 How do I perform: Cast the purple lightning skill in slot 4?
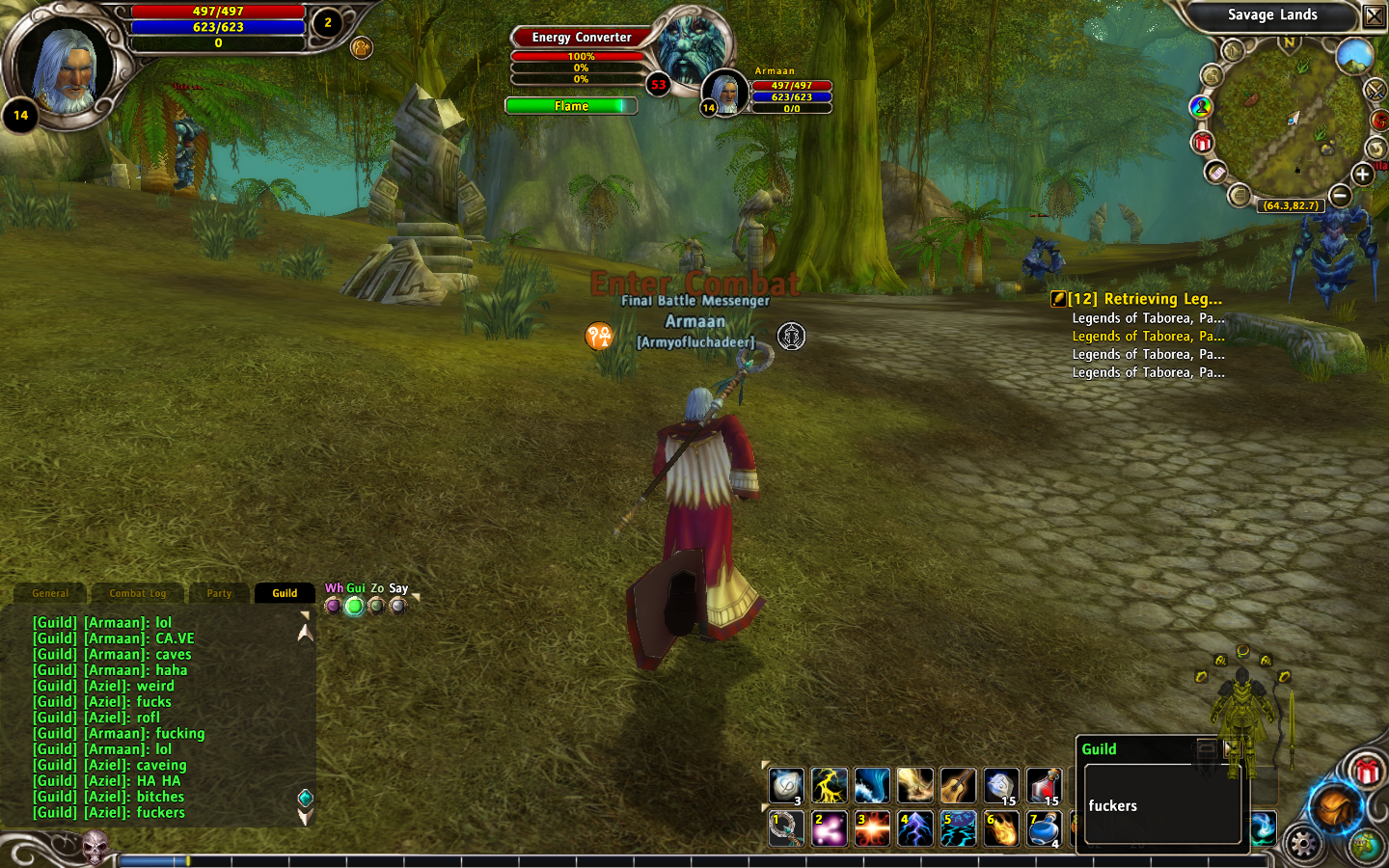coord(914,828)
